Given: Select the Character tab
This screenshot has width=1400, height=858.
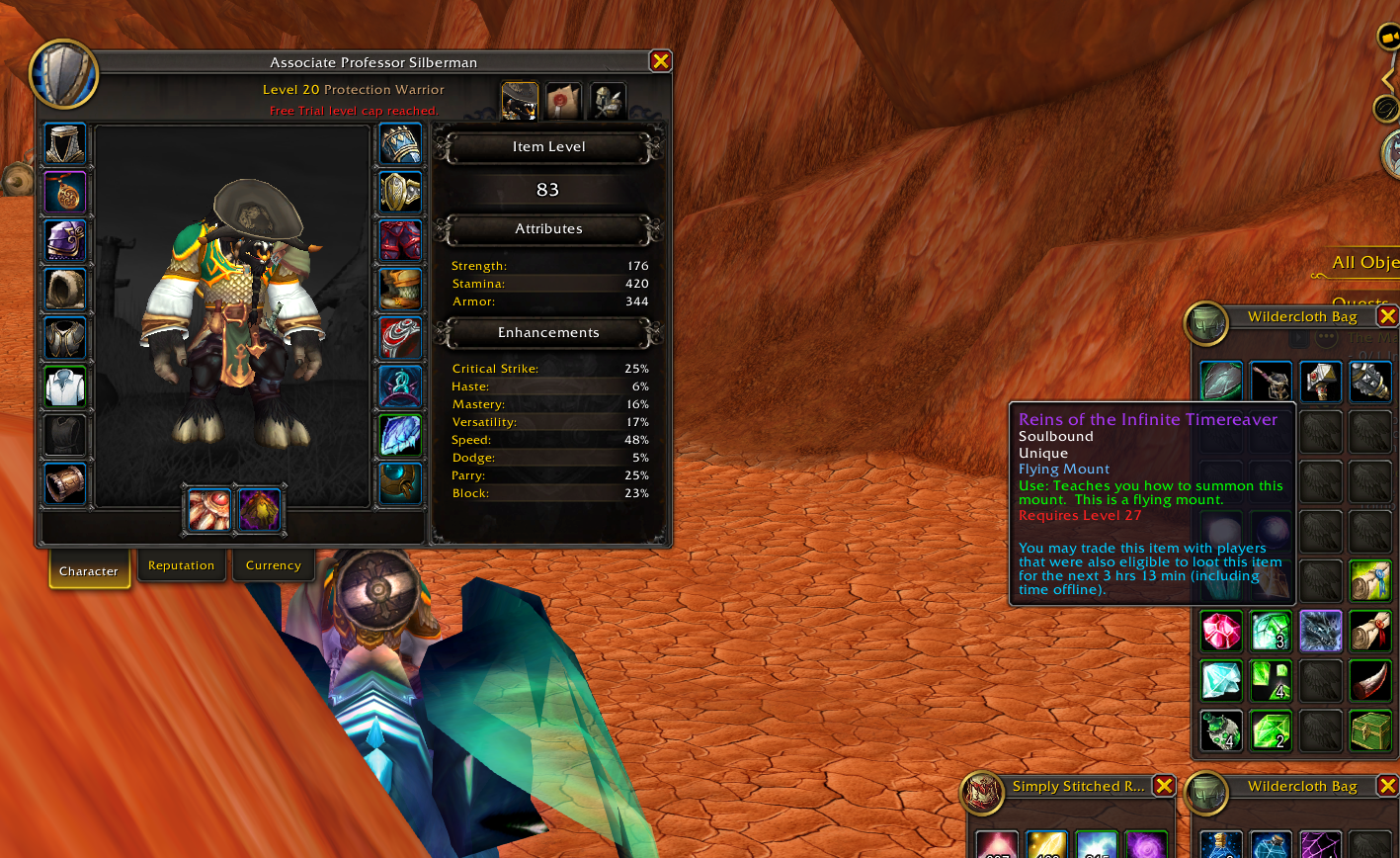Looking at the screenshot, I should pyautogui.click(x=89, y=571).
